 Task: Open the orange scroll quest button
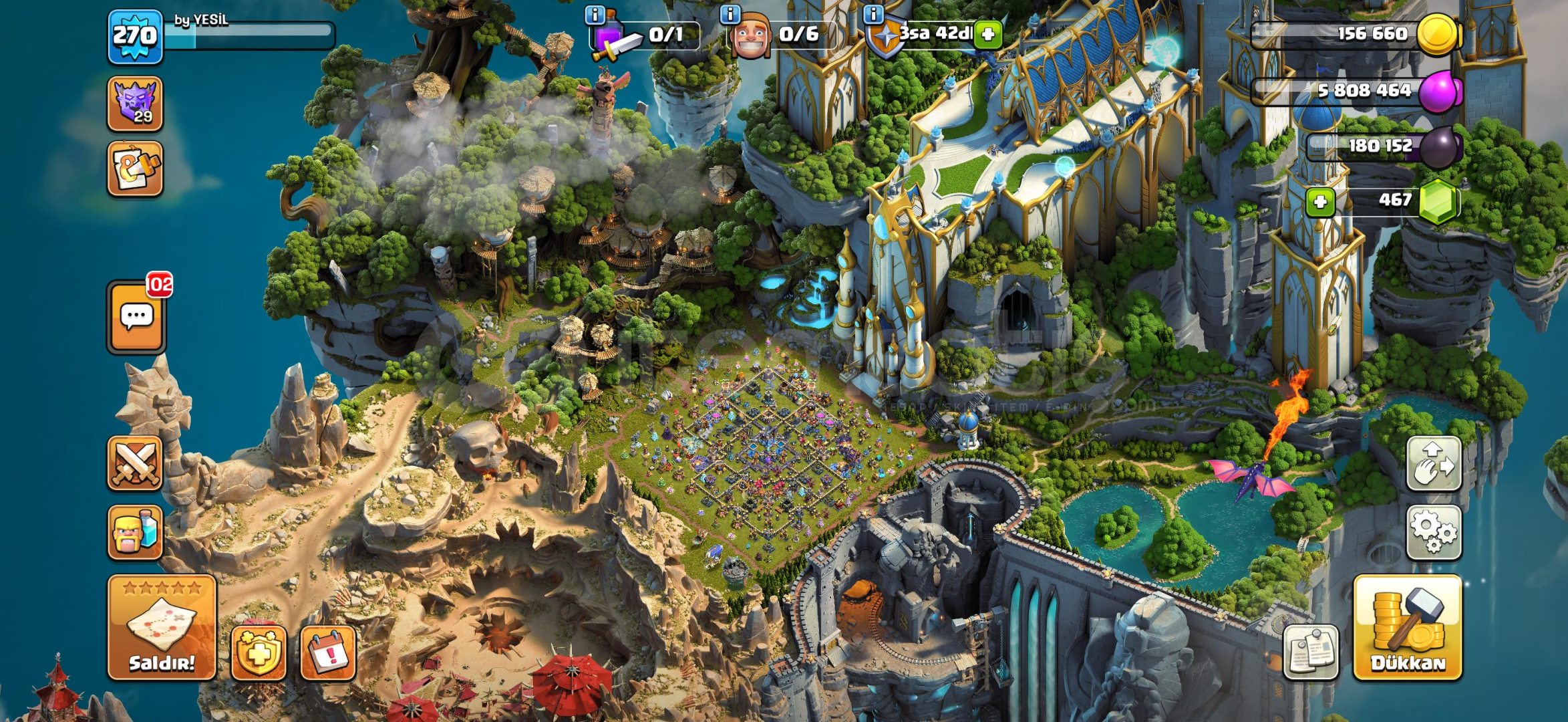tap(135, 168)
